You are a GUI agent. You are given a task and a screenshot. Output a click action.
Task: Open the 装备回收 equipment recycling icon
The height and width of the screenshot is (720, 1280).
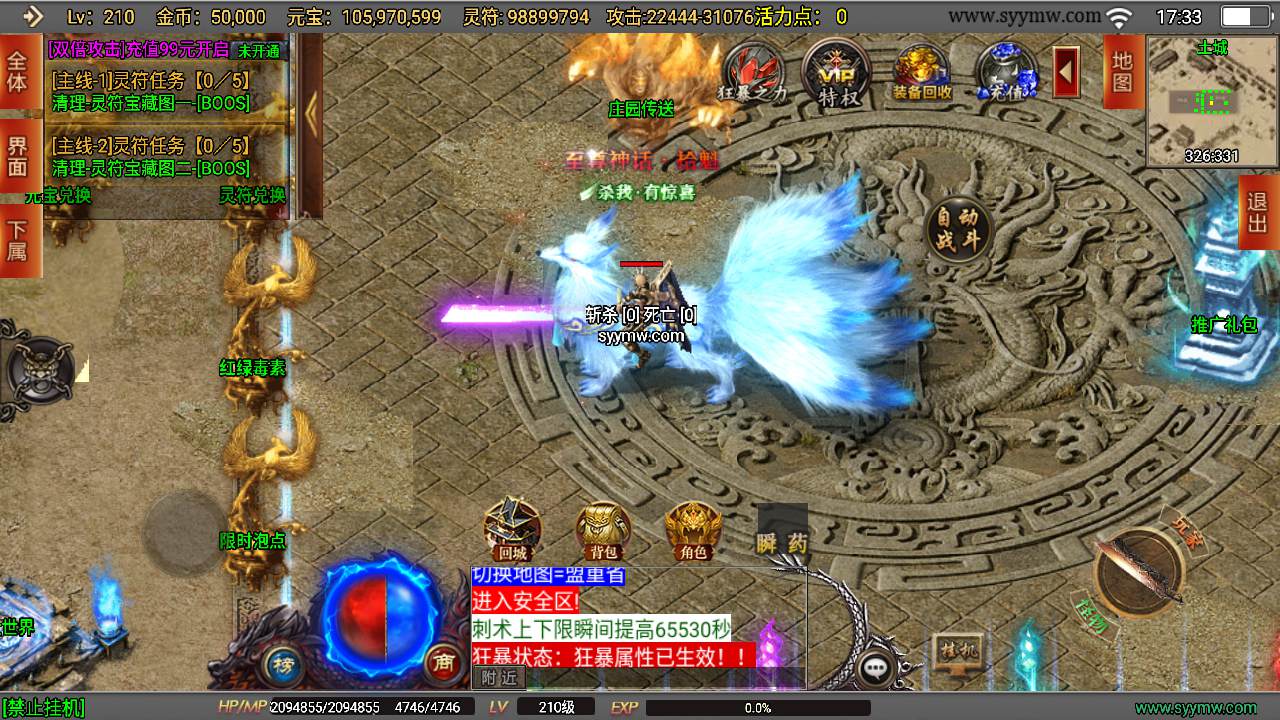tap(922, 73)
